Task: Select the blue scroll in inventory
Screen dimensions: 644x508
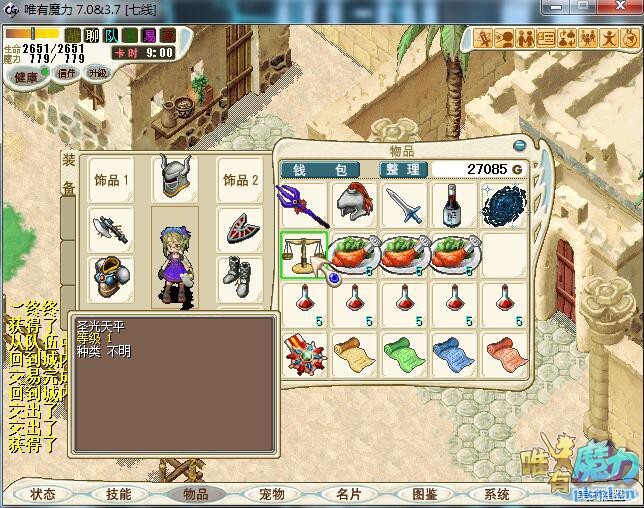Action: click(454, 353)
